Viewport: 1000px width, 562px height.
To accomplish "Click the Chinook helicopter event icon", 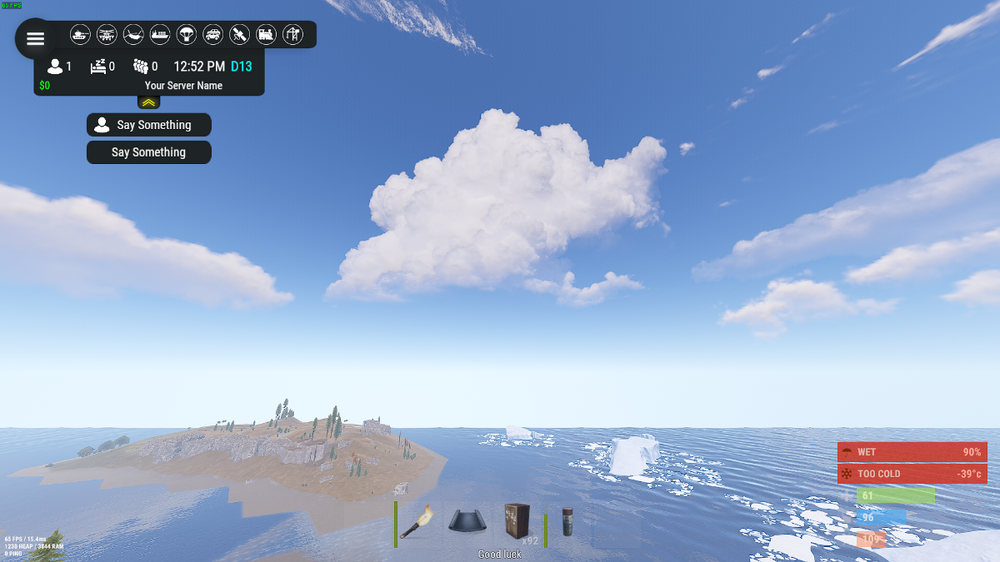I will pyautogui.click(x=133, y=35).
